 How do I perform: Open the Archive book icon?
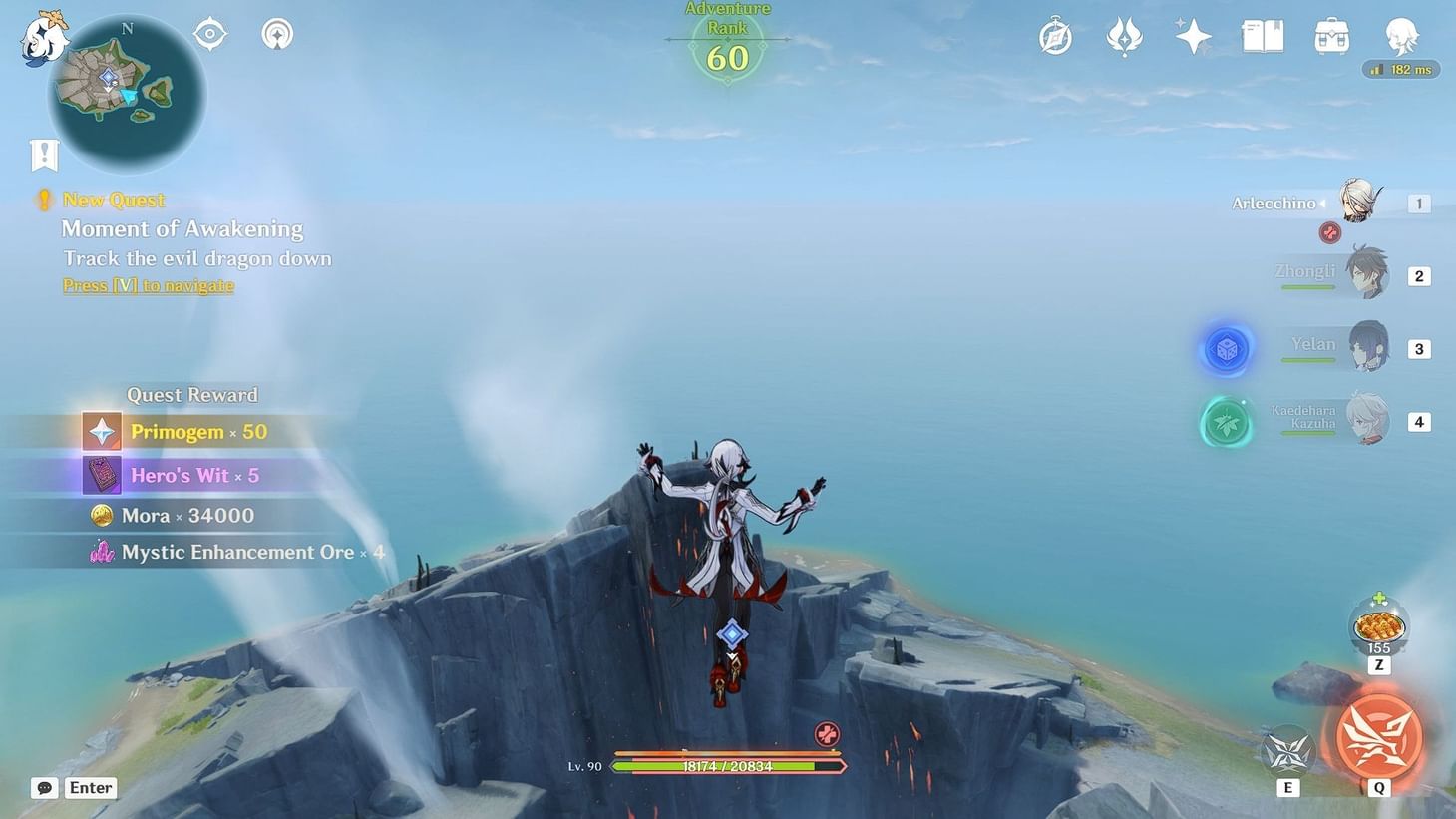click(x=1262, y=35)
